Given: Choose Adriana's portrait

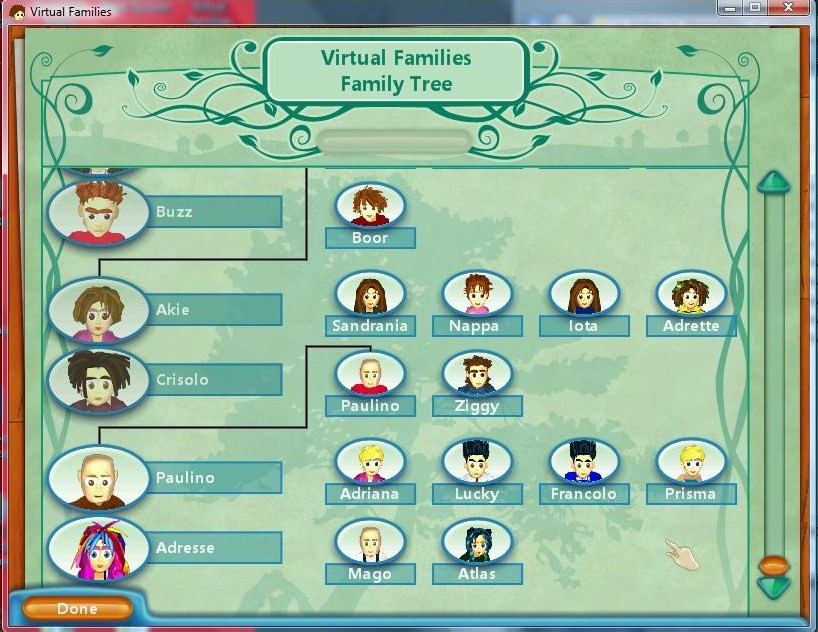Looking at the screenshot, I should coord(370,461).
